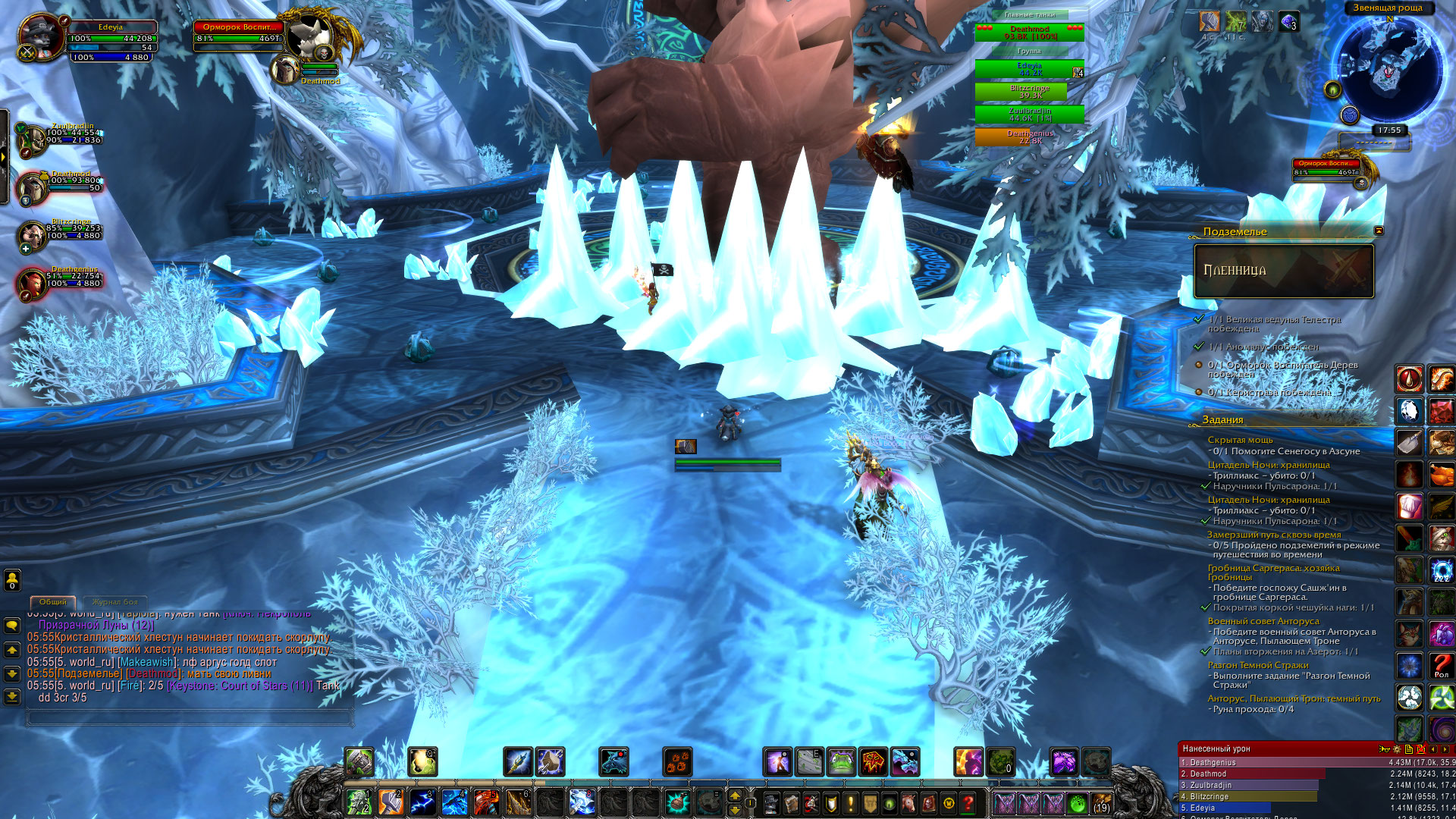Switch to the Журнал боя chat tab
Screen dimensions: 1456x819
[115, 602]
